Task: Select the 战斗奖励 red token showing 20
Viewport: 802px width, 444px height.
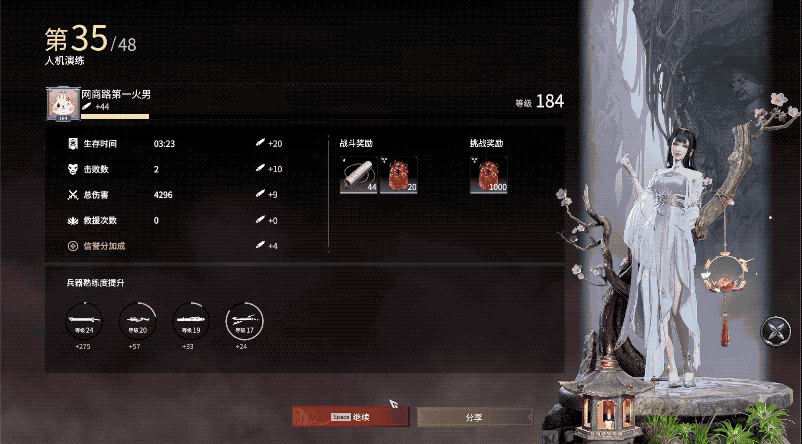Action: click(x=399, y=174)
